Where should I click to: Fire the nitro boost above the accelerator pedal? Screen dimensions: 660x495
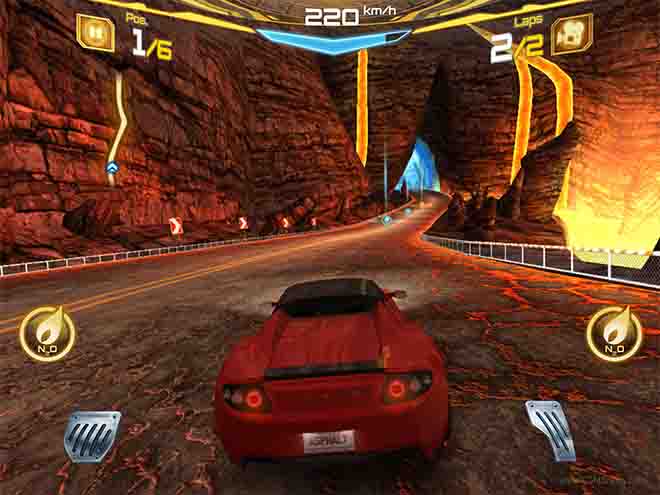[614, 333]
